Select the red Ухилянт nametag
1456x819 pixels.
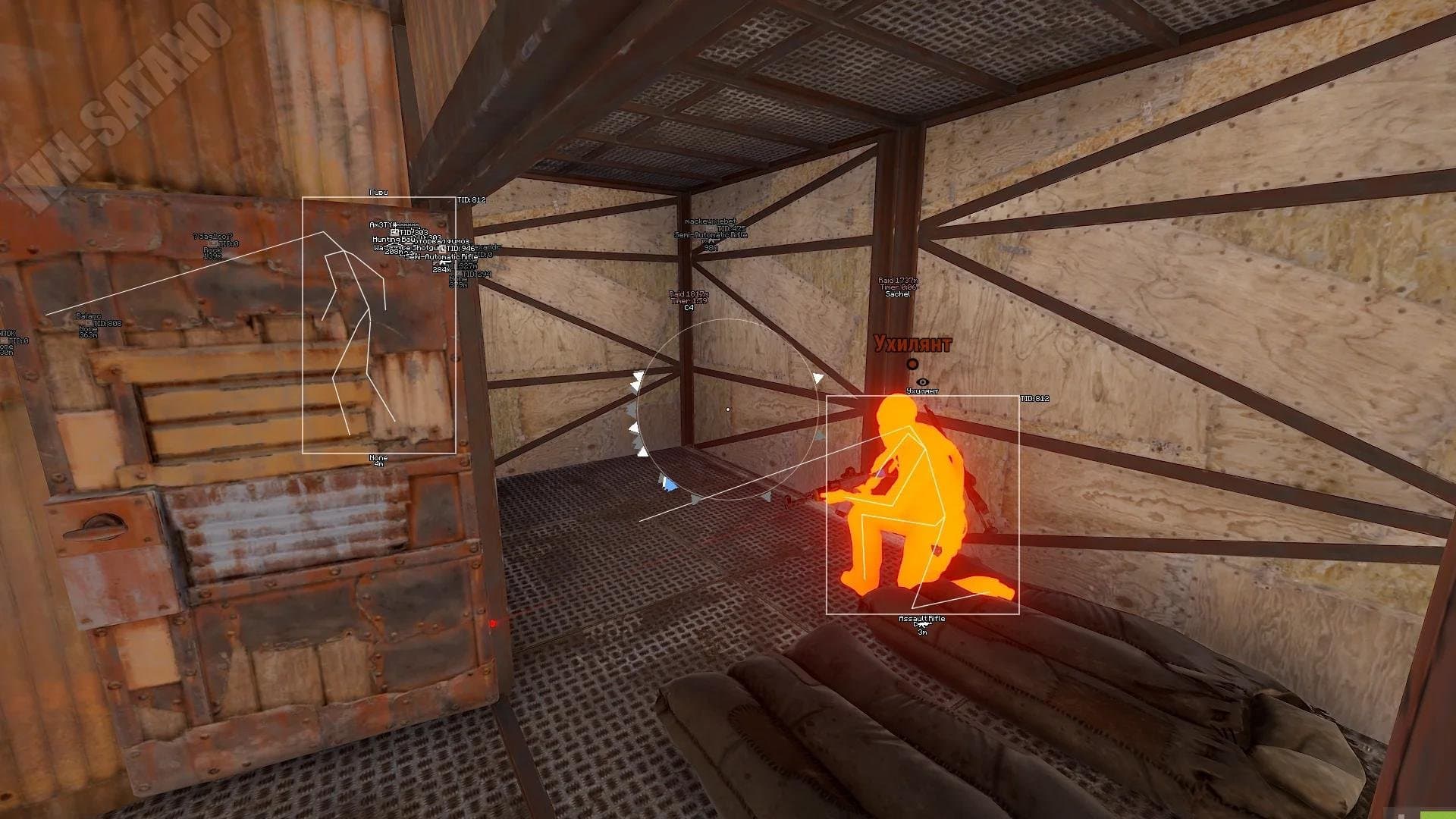click(x=912, y=343)
